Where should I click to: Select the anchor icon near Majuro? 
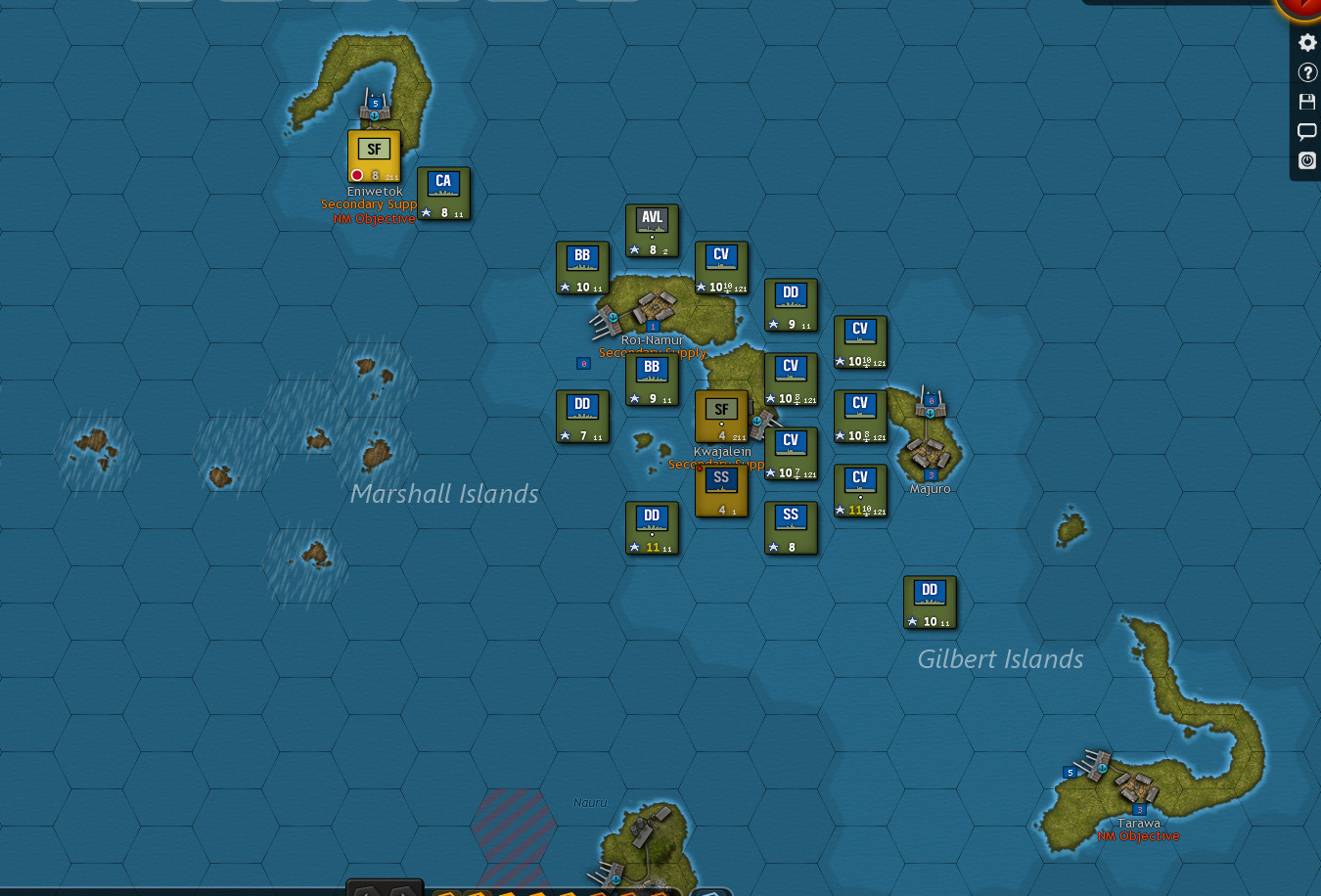[x=928, y=413]
